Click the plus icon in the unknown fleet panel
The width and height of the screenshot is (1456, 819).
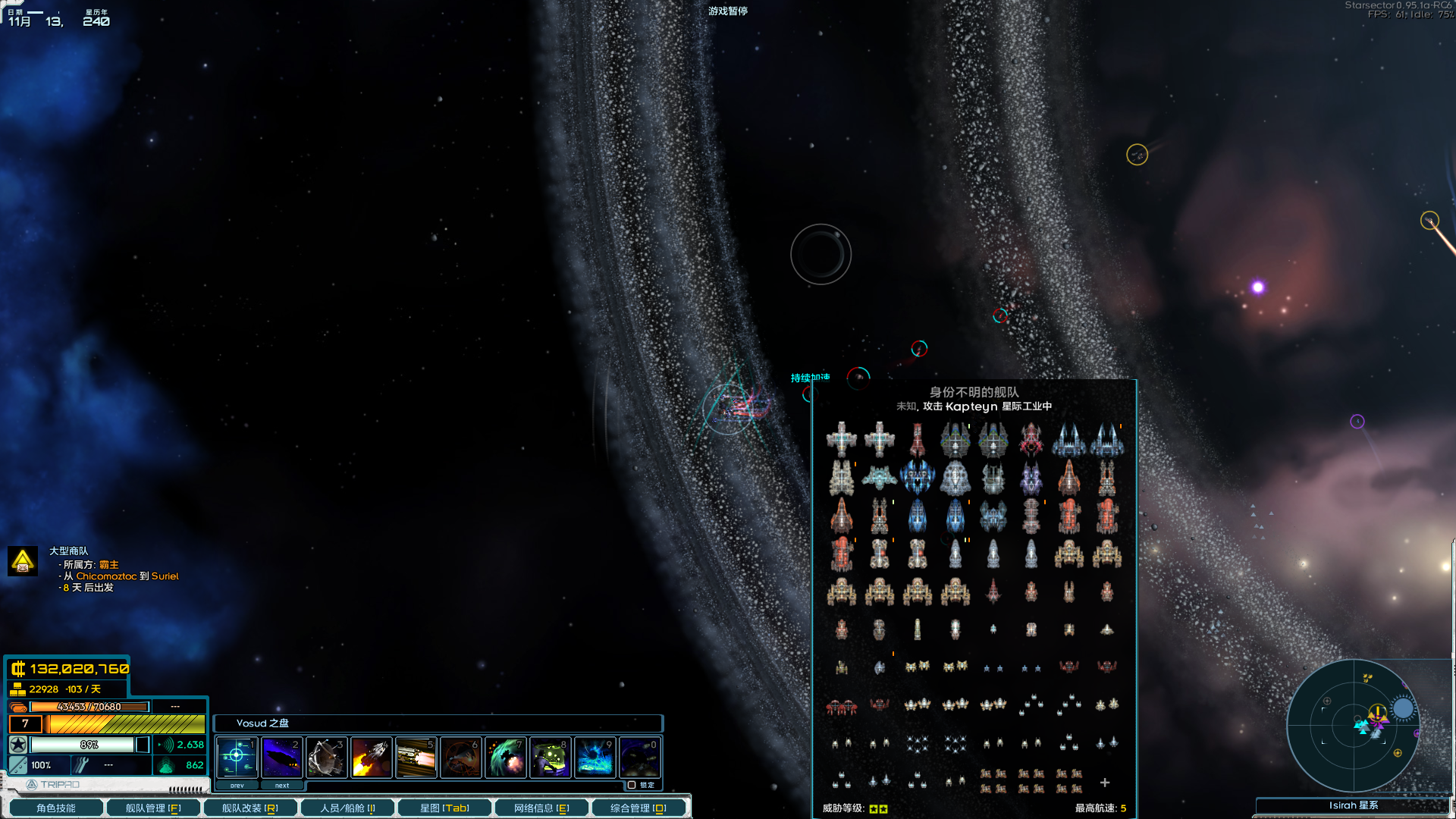coord(1106,782)
